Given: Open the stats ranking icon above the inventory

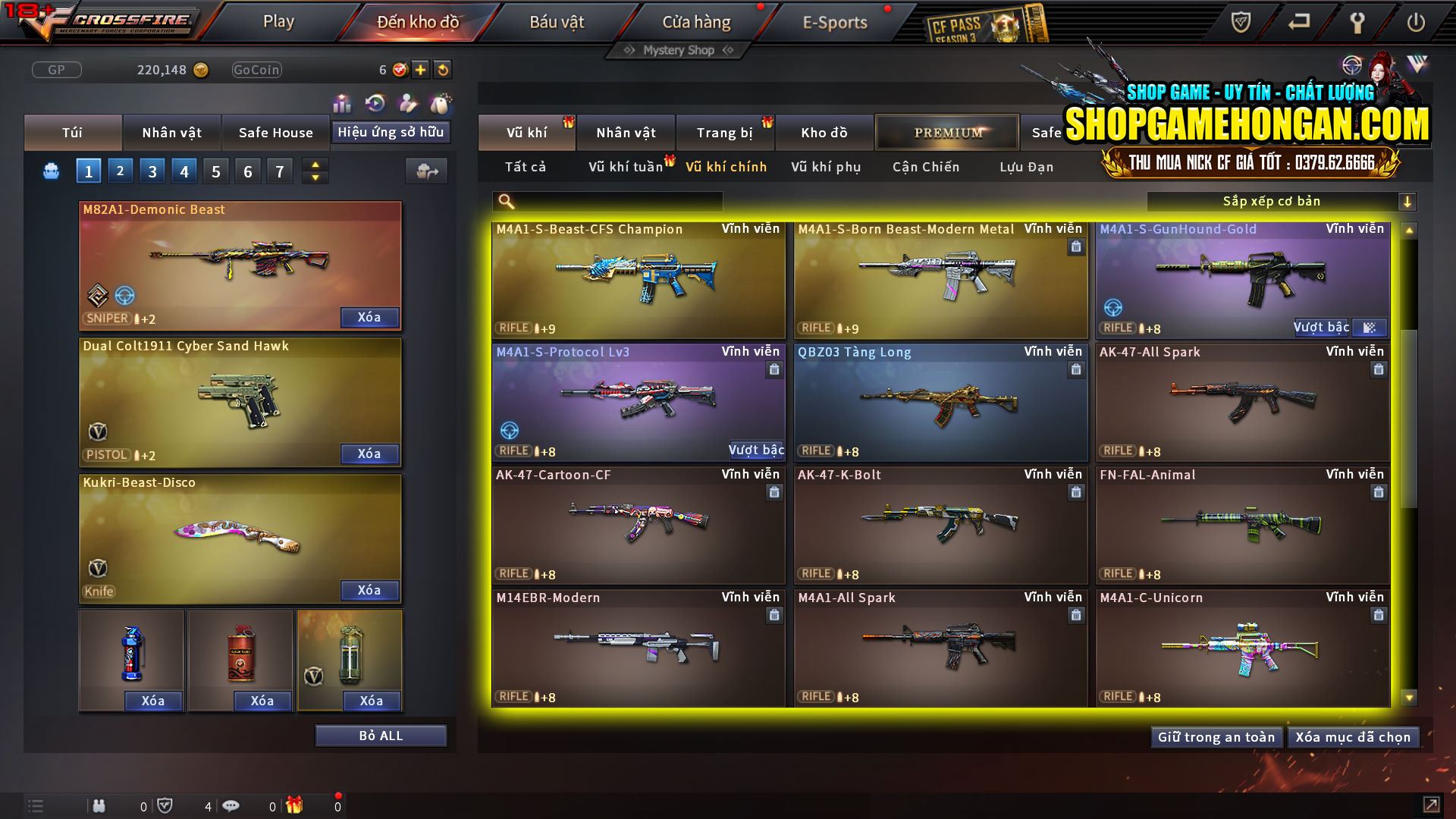Looking at the screenshot, I should click(x=342, y=101).
